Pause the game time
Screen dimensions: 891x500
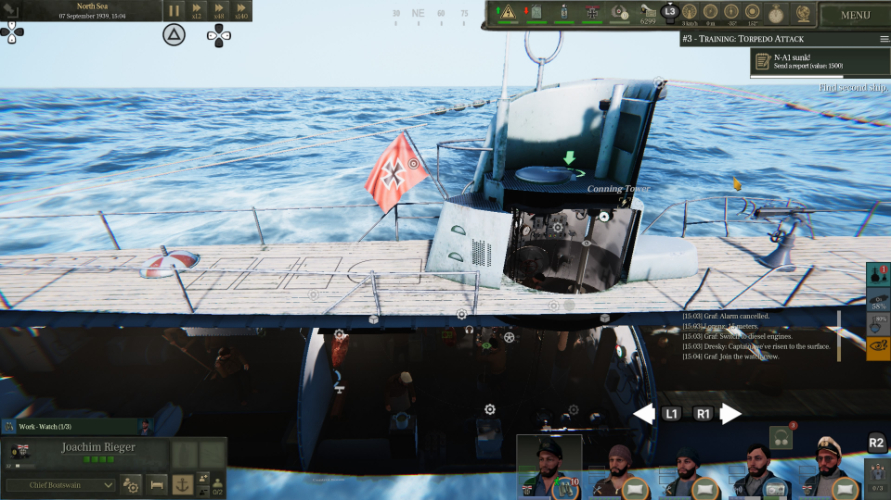(x=174, y=11)
